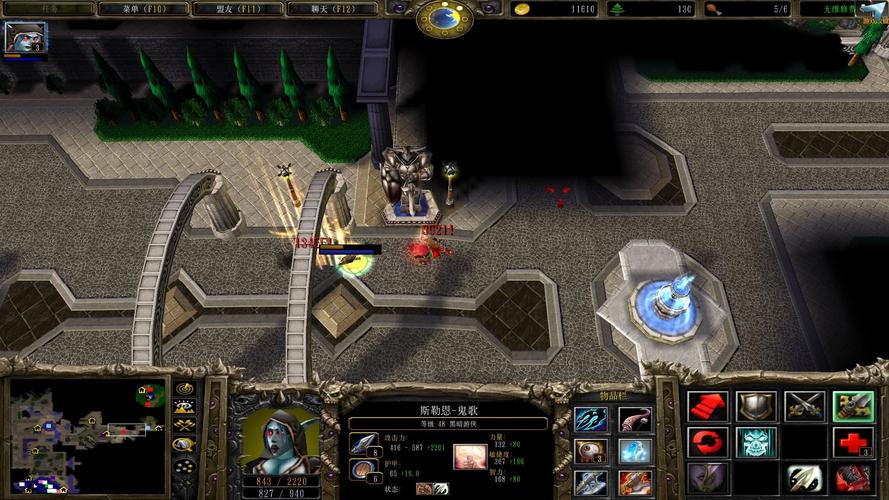Viewport: 889px width, 500px height.
Task: Open the red cross hero skills button
Action: pyautogui.click(x=853, y=441)
